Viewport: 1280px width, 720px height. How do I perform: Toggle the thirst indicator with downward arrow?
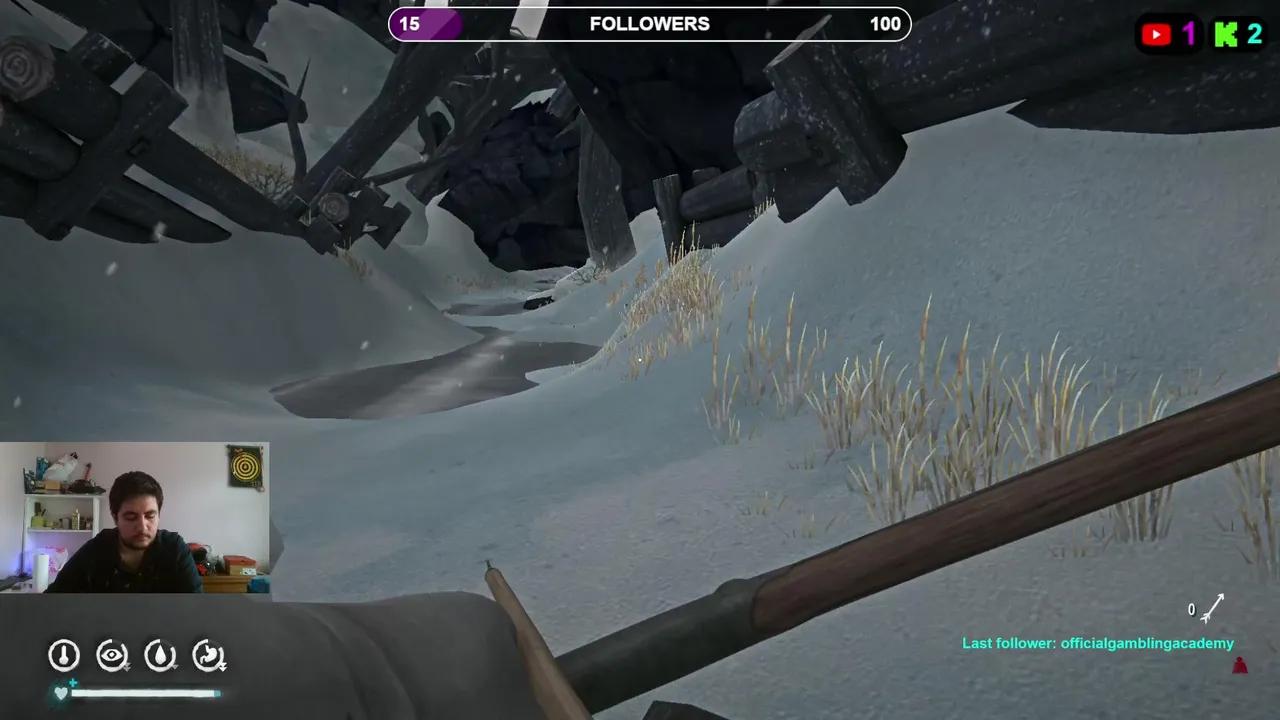[161, 655]
